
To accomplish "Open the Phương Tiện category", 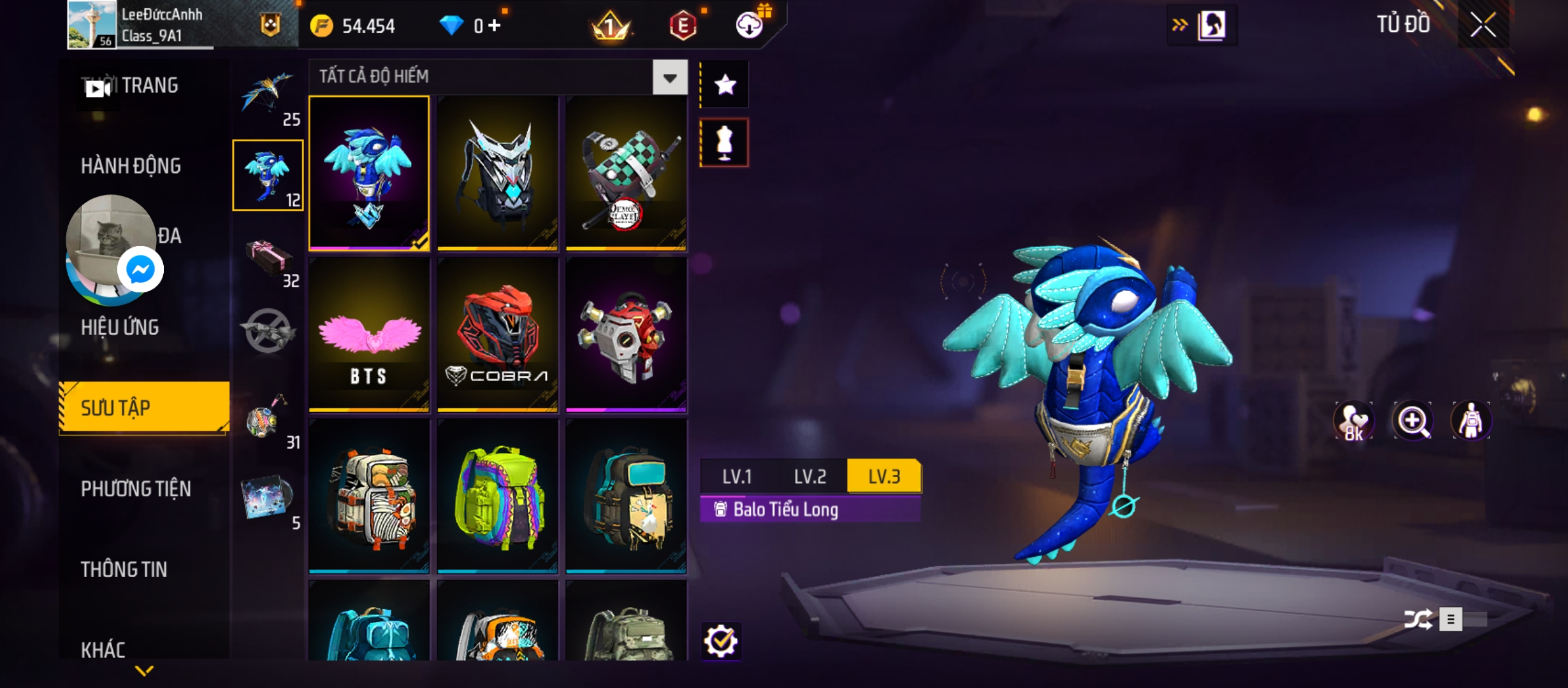I will pyautogui.click(x=136, y=489).
